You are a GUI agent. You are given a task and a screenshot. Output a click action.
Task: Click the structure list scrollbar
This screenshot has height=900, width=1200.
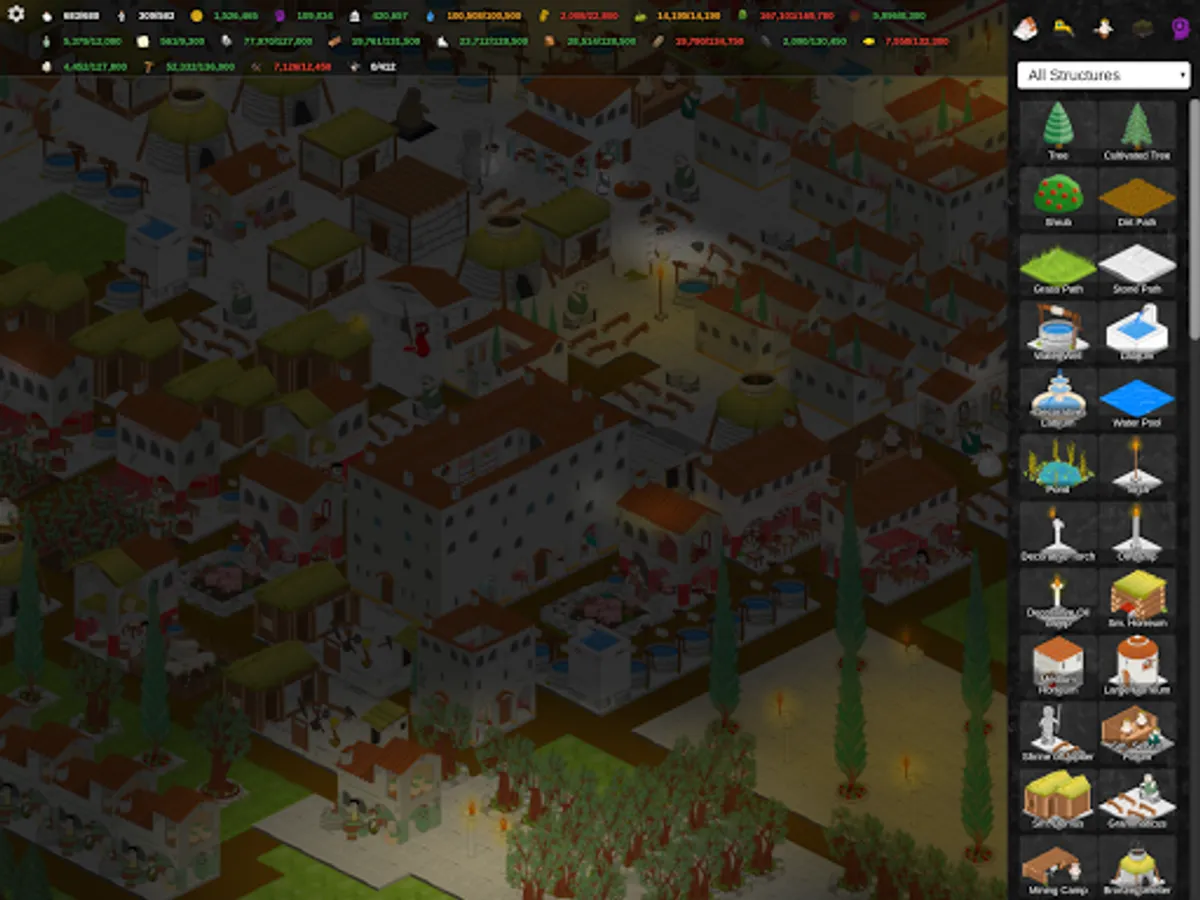pos(1194,220)
